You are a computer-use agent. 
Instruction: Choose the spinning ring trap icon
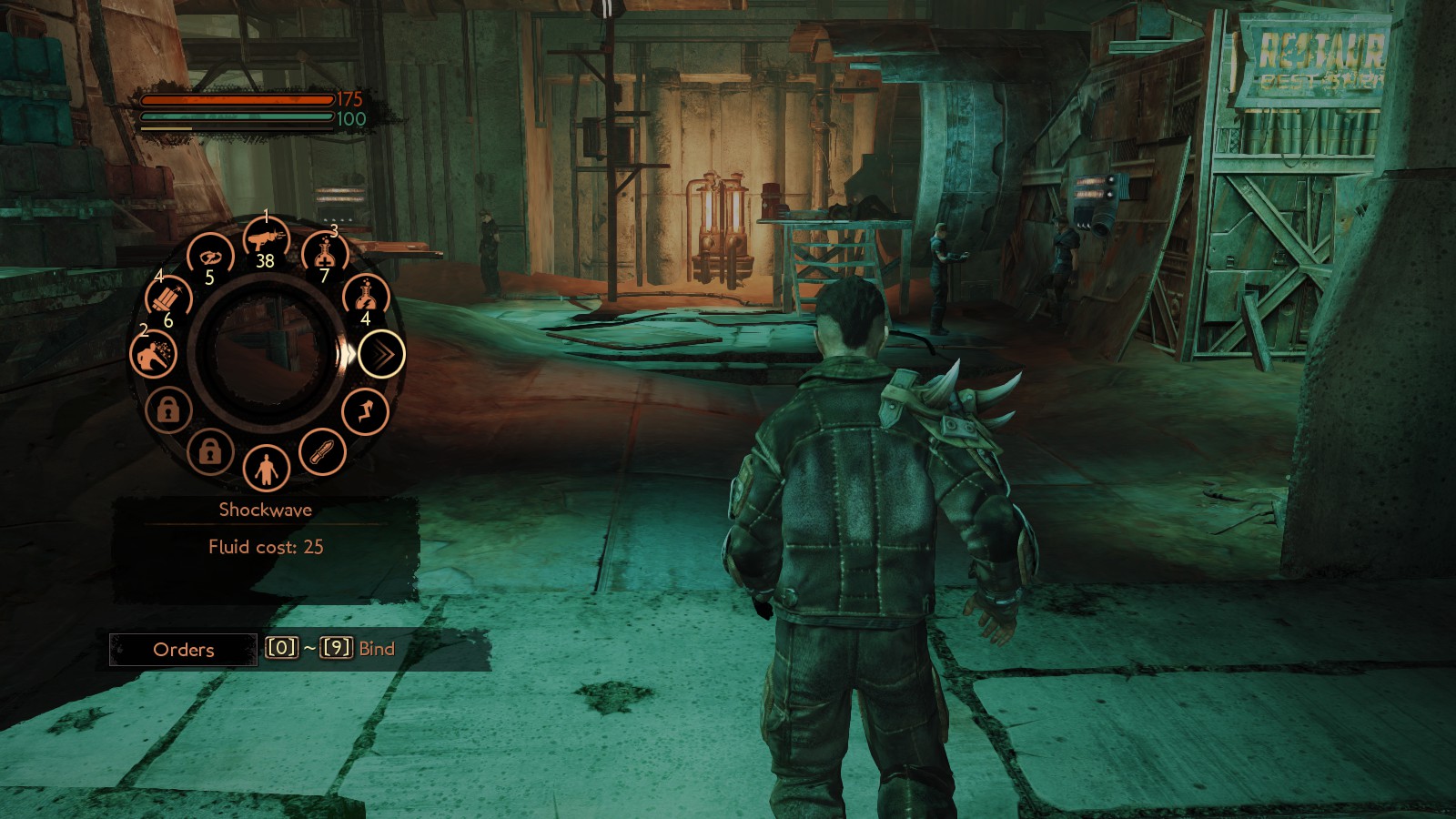(210, 256)
